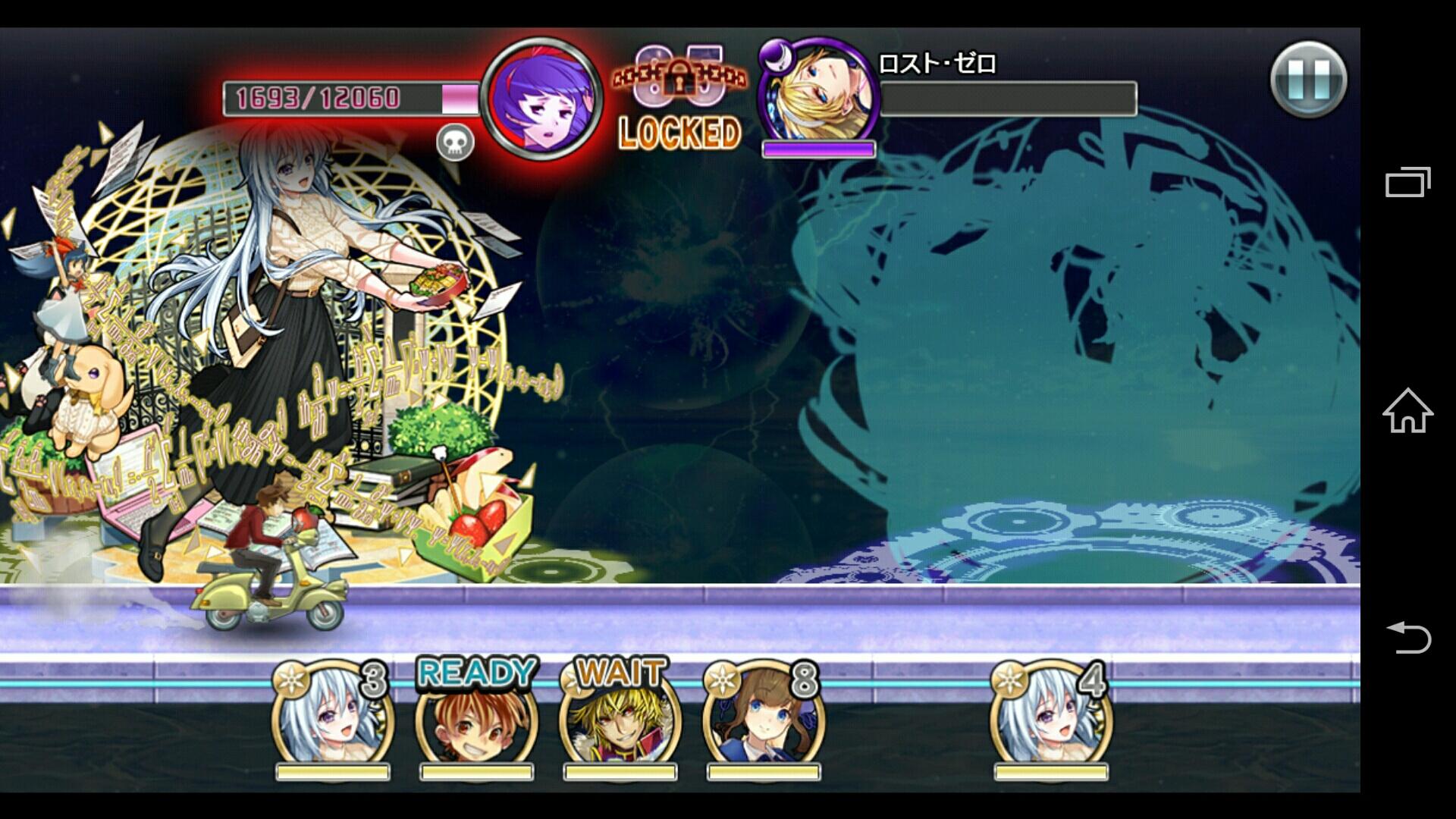Tap the Android back arrow
This screenshot has width=1456, height=819.
1407,637
